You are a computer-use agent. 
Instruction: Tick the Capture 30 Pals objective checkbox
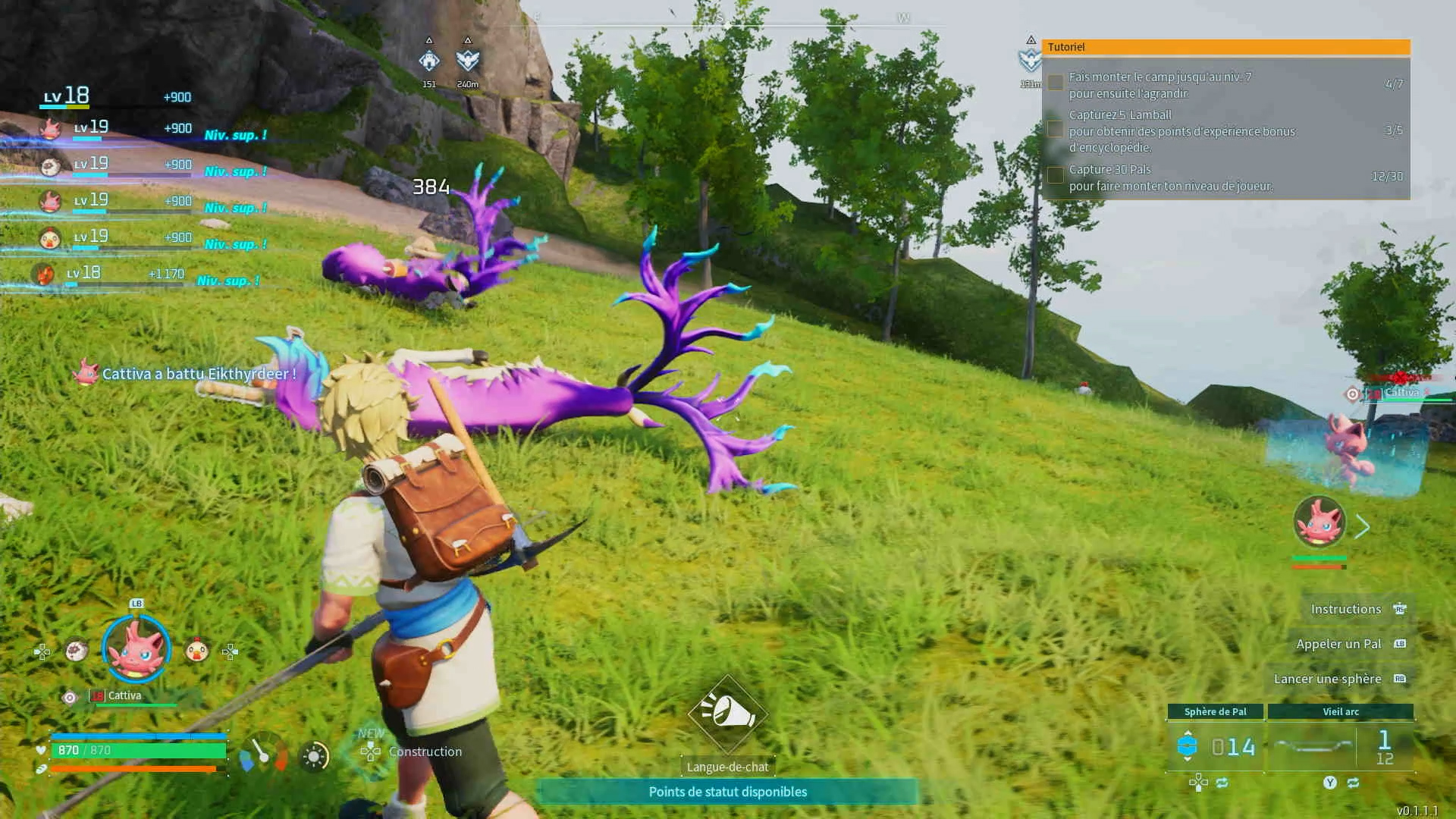click(1055, 175)
